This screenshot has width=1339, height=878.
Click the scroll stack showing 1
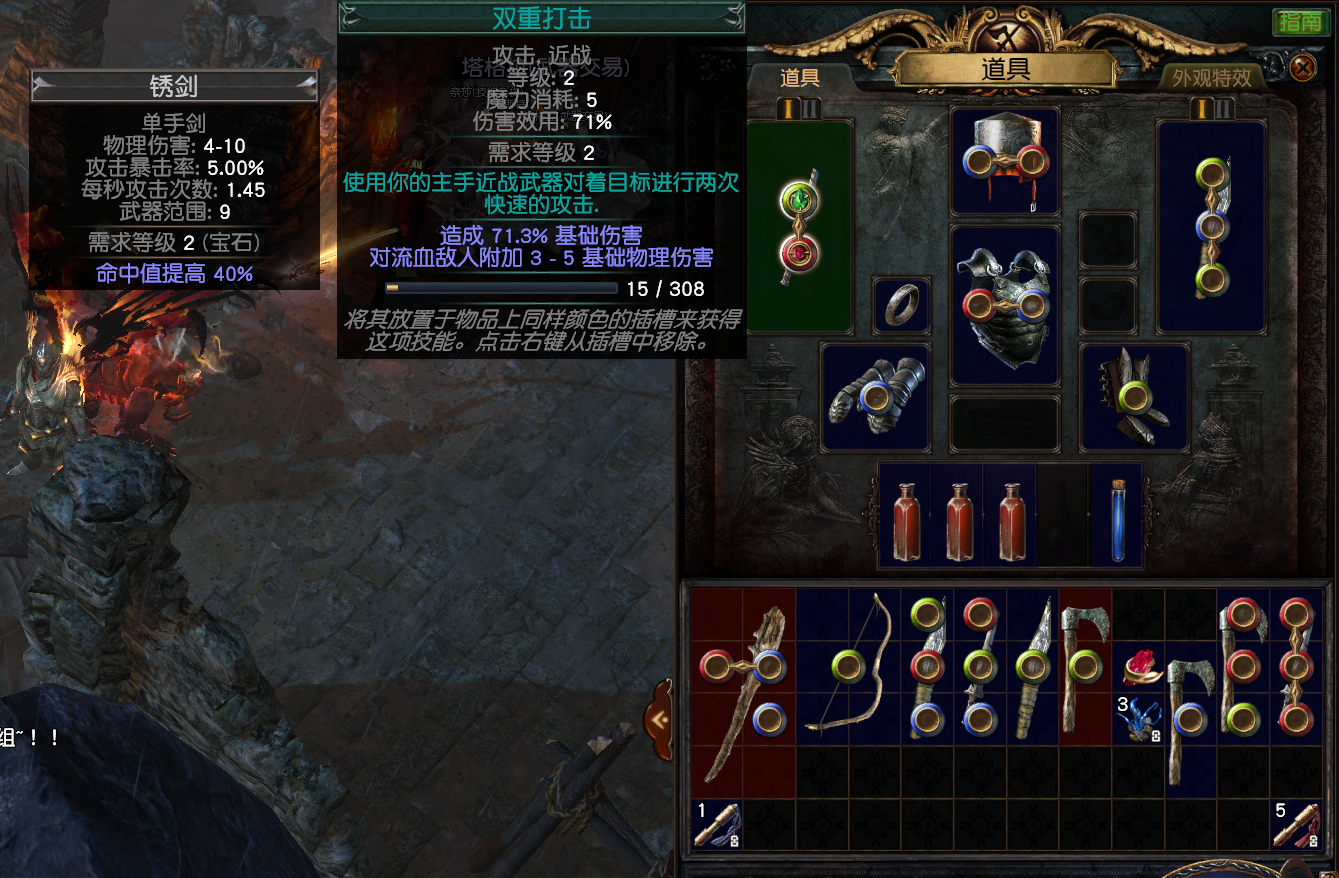click(716, 825)
